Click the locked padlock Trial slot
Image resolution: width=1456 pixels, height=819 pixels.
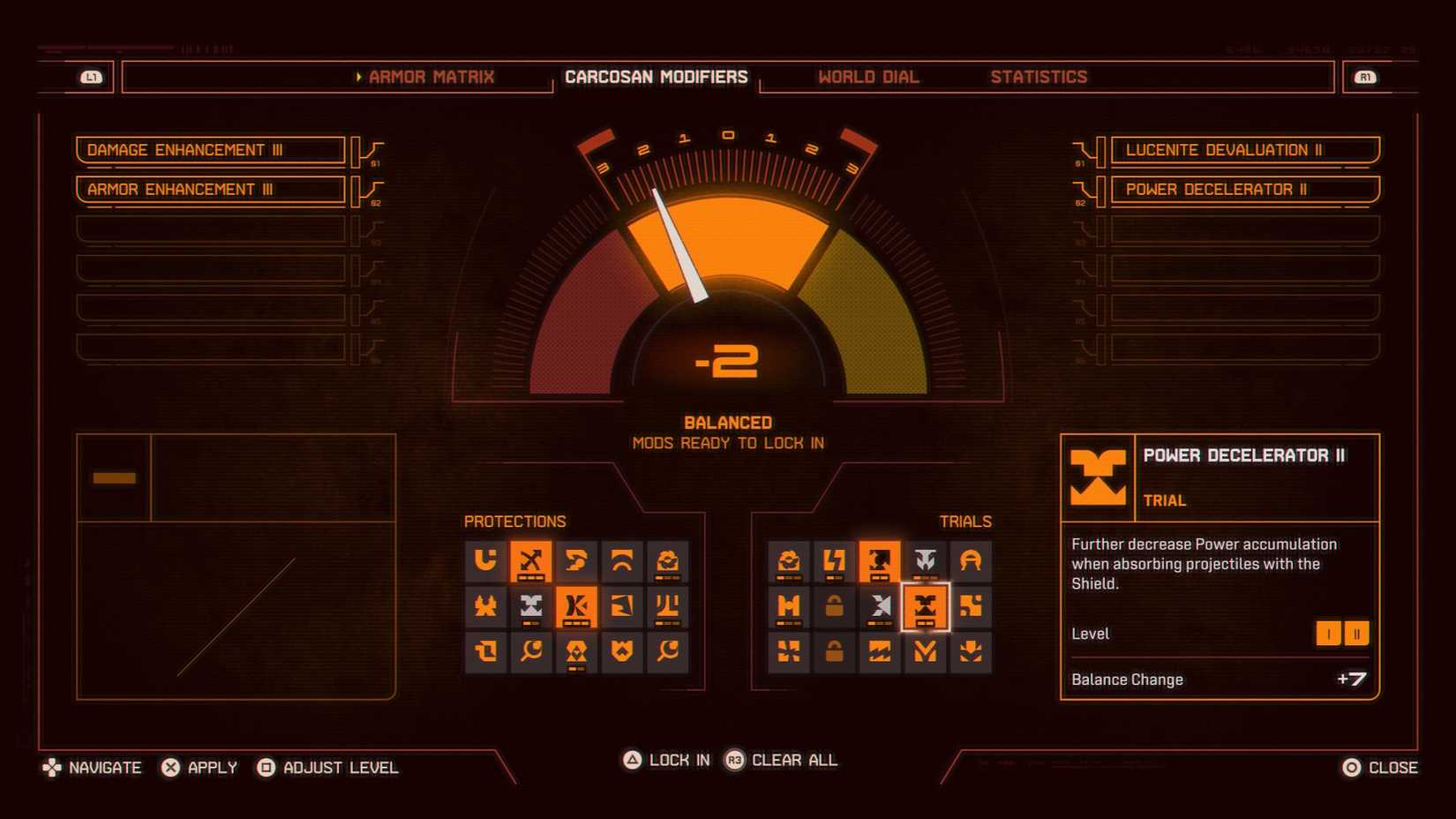(834, 606)
